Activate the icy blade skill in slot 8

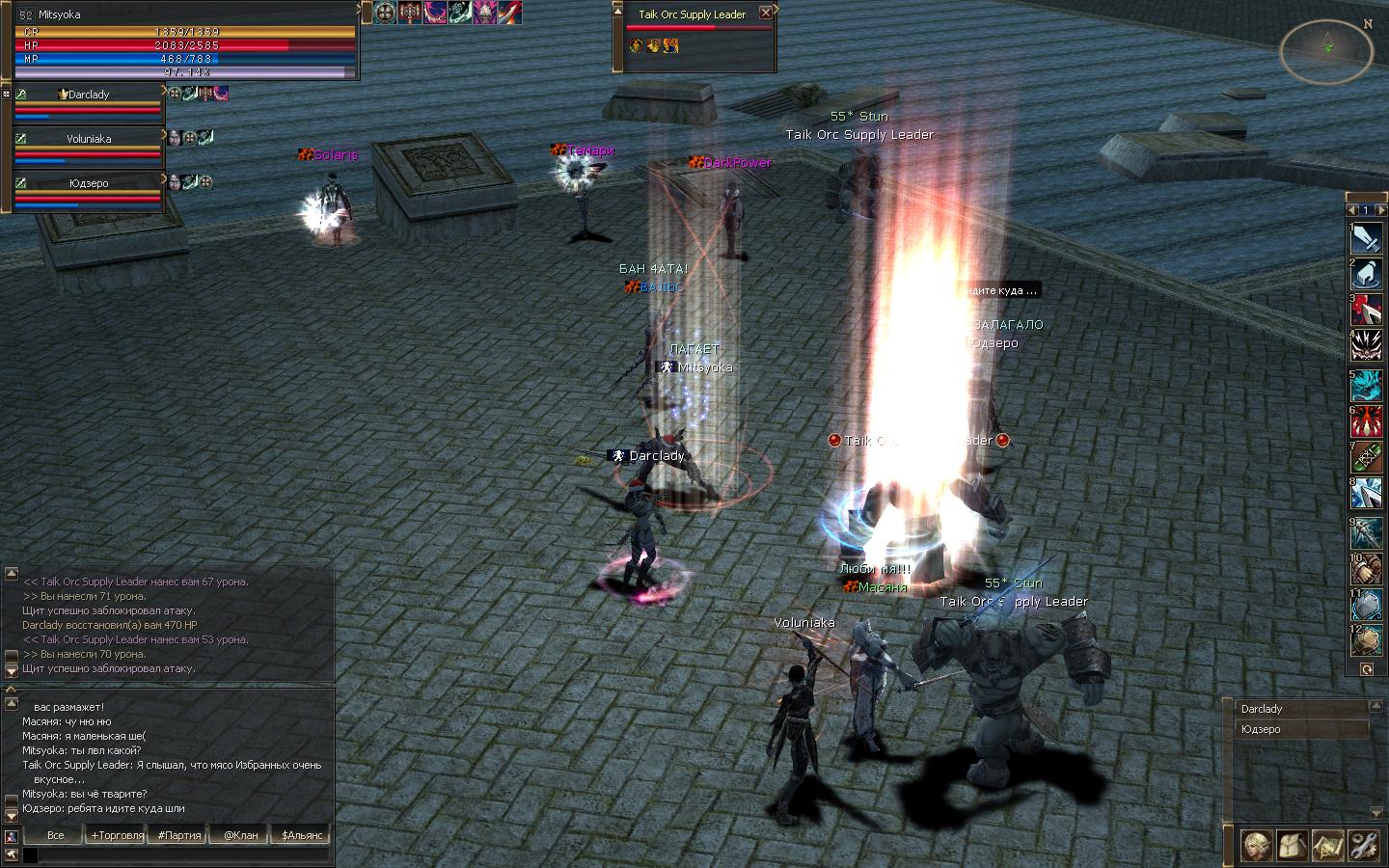1366,495
